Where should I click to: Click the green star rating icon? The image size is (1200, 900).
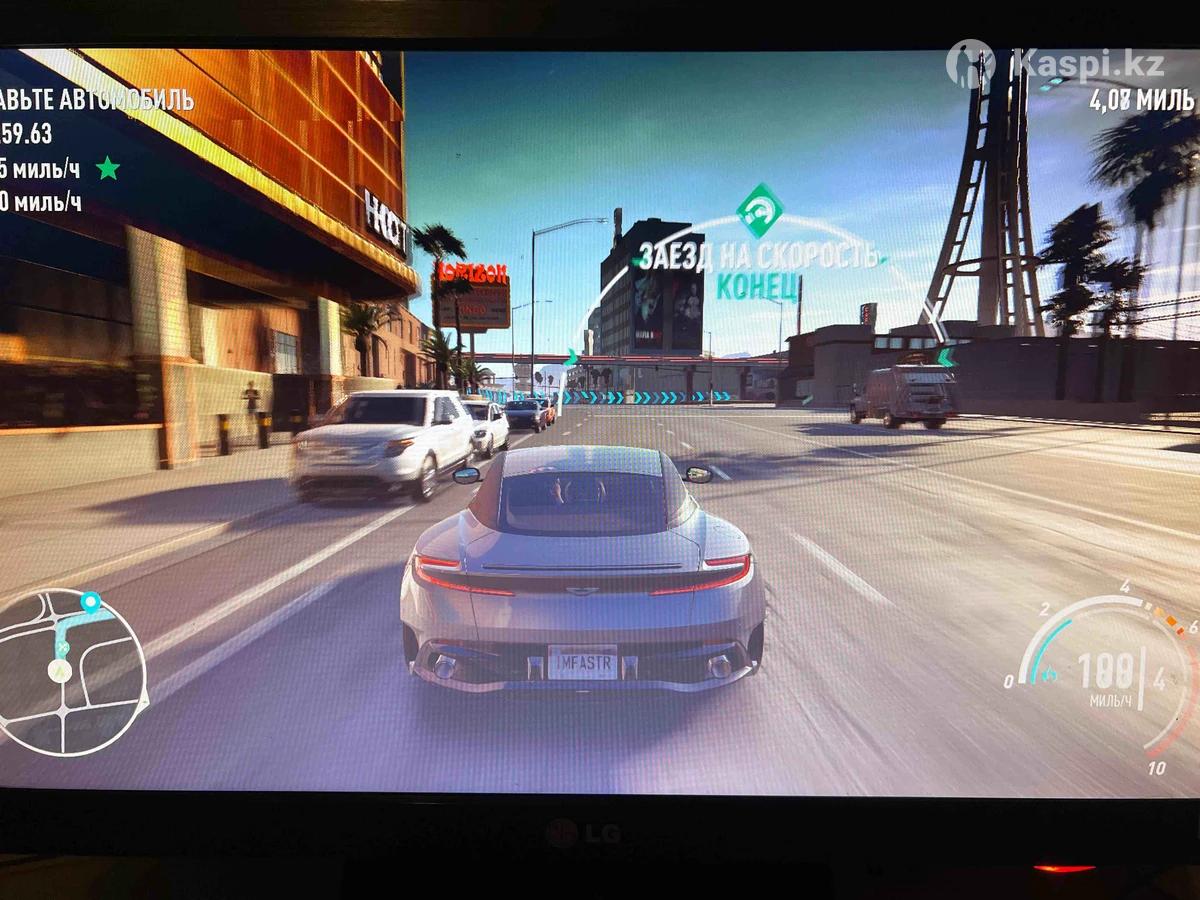(x=107, y=168)
